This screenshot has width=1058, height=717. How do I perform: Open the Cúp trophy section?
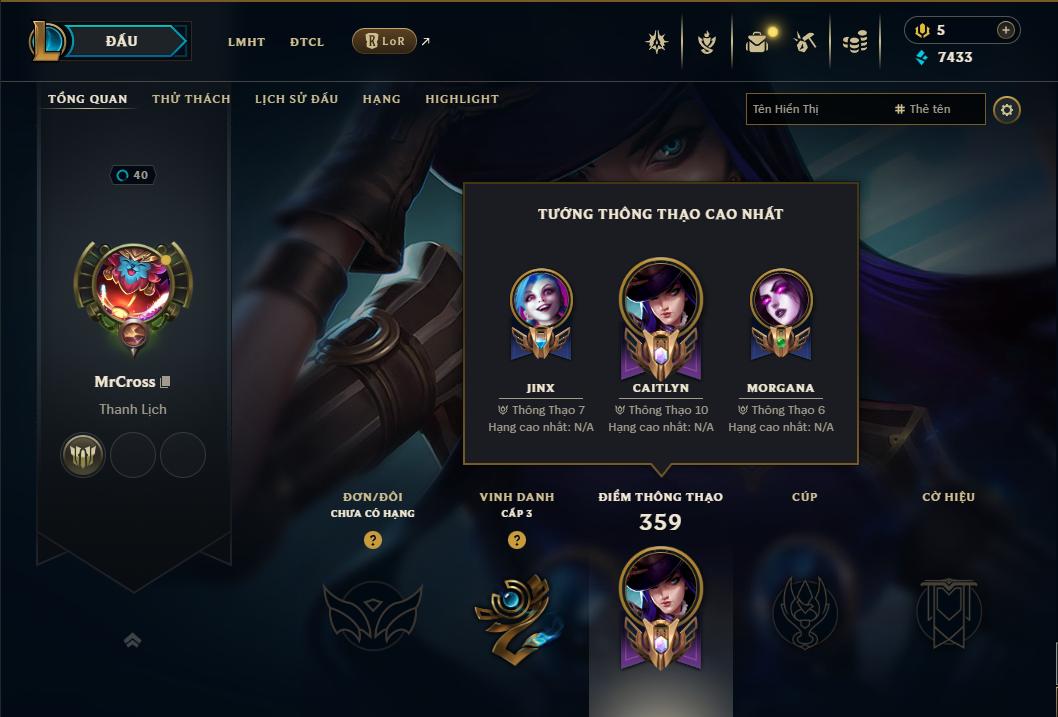pyautogui.click(x=804, y=610)
